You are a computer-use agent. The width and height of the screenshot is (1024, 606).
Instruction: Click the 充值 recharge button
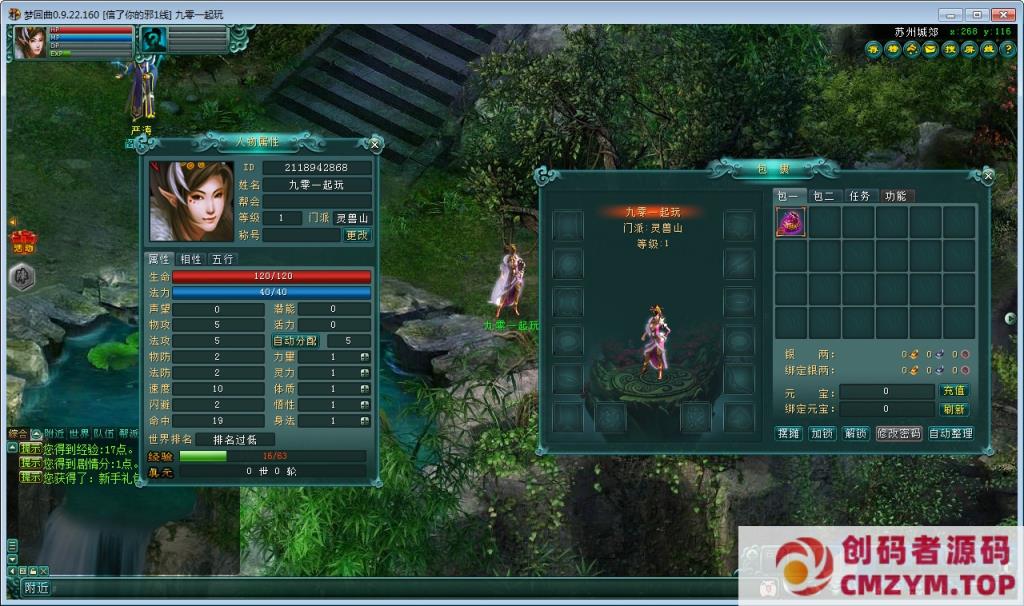click(x=953, y=391)
